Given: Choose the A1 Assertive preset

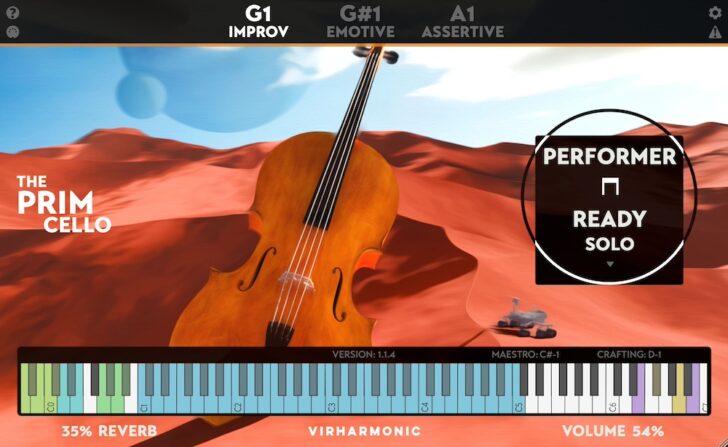Looking at the screenshot, I should click(462, 21).
